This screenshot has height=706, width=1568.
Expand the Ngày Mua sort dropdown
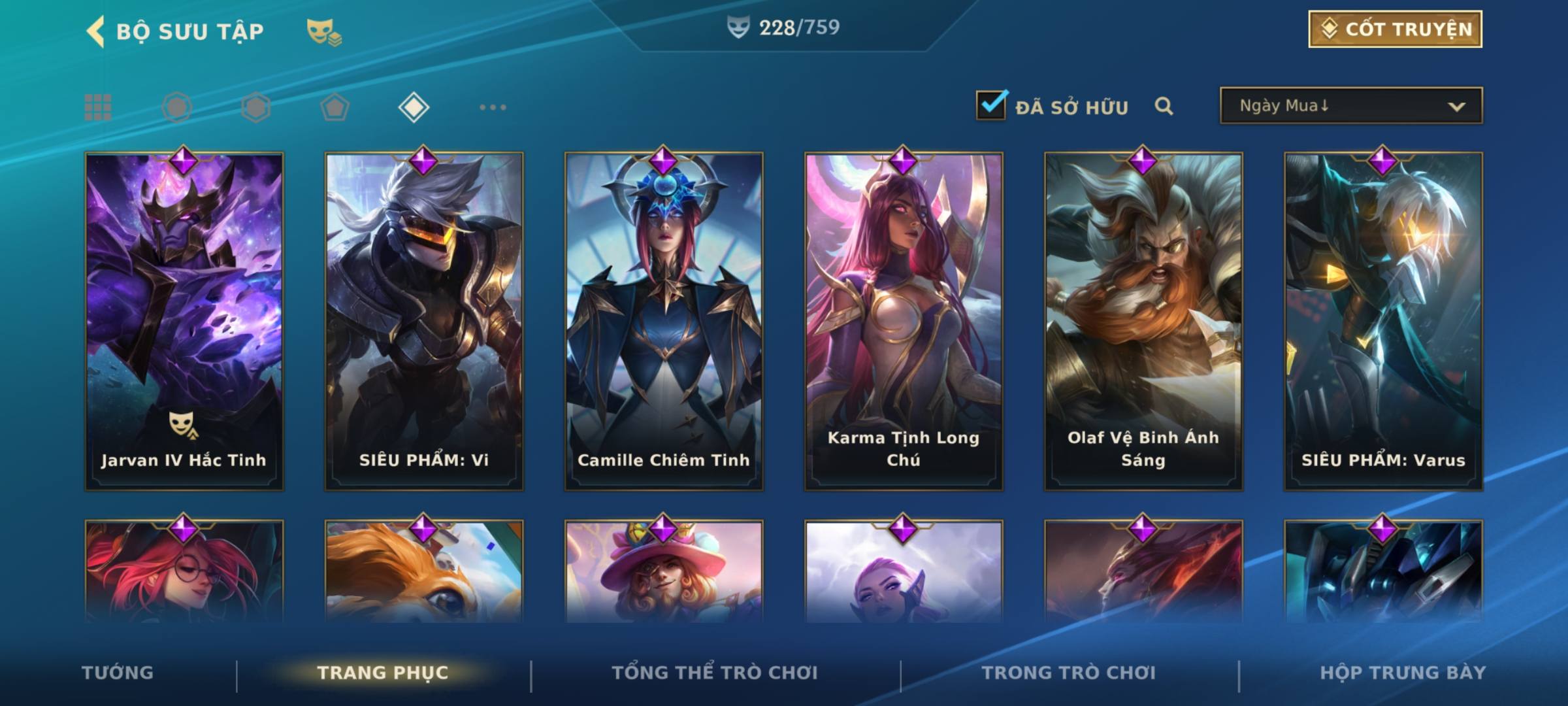[1351, 106]
